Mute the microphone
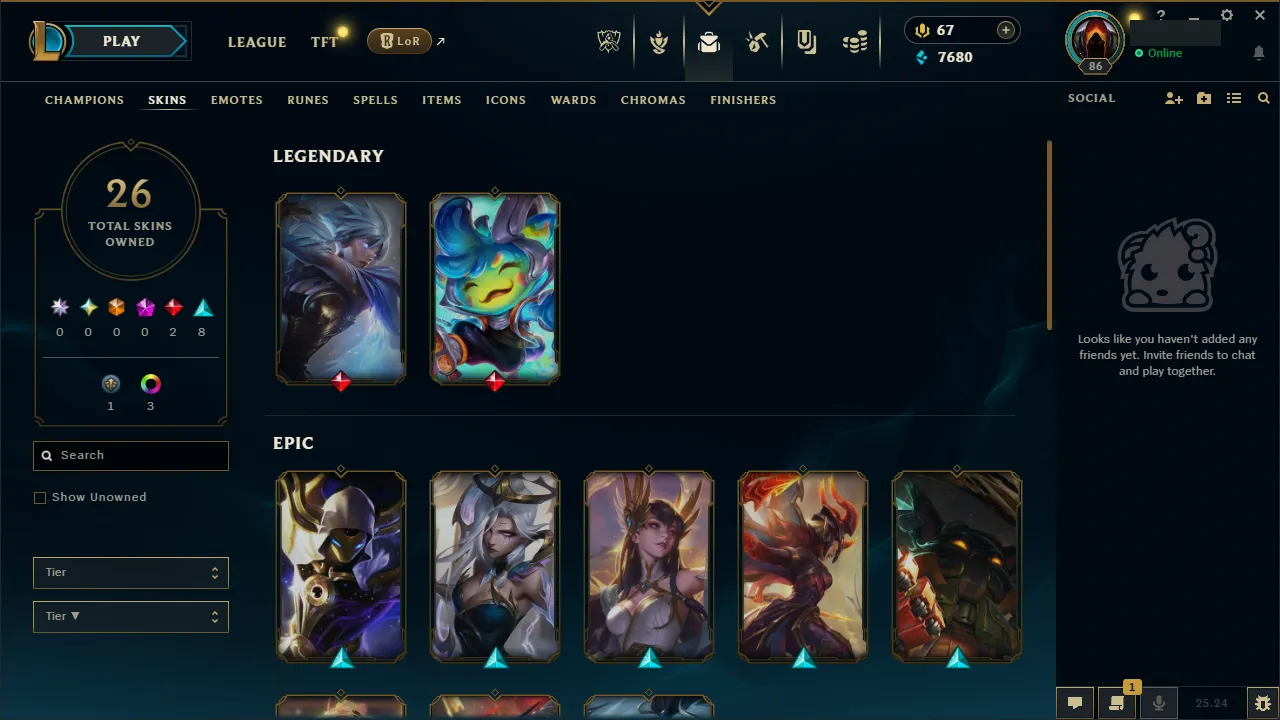This screenshot has height=720, width=1280. 1159,702
